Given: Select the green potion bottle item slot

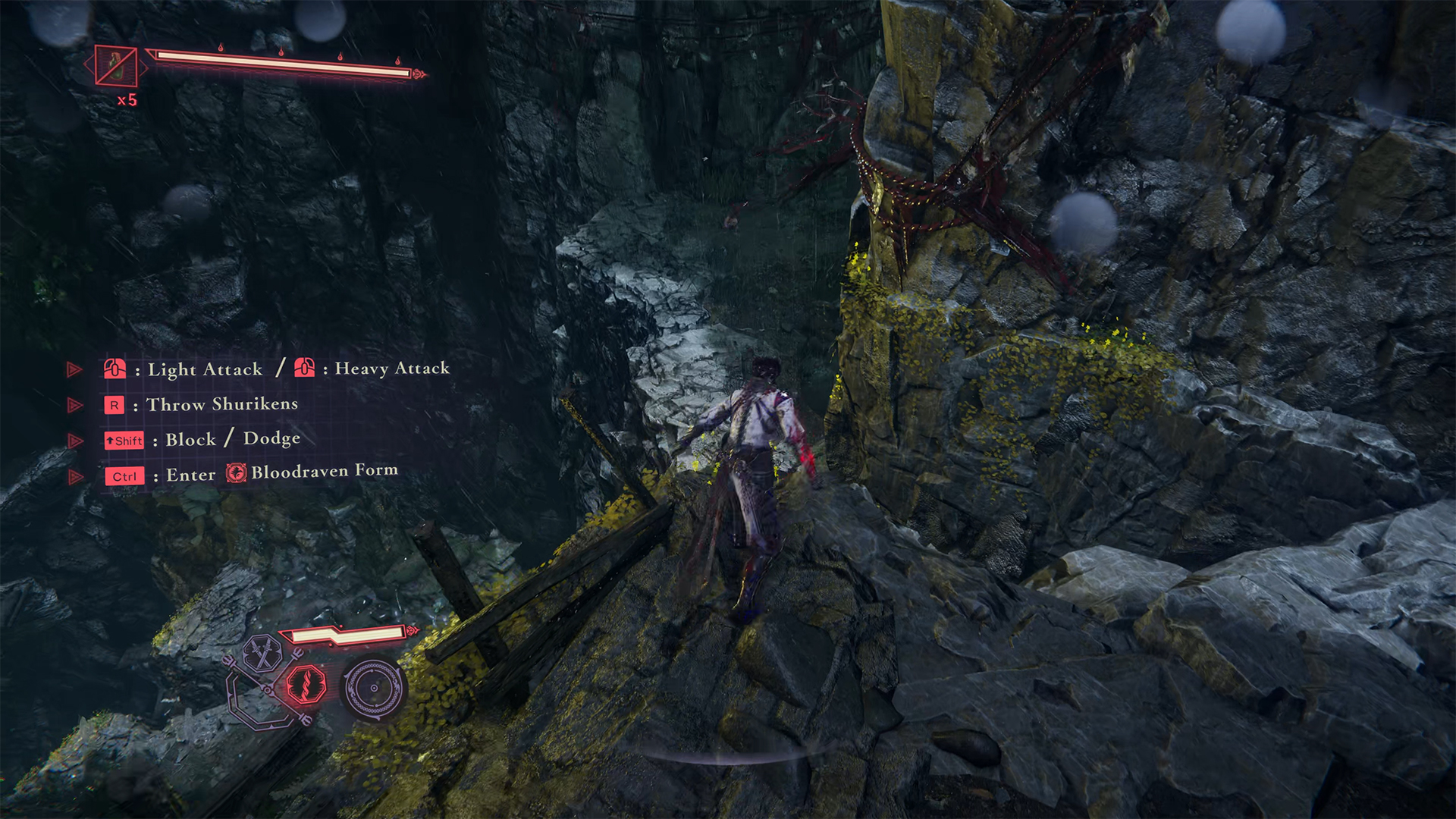Looking at the screenshot, I should coord(116,66).
